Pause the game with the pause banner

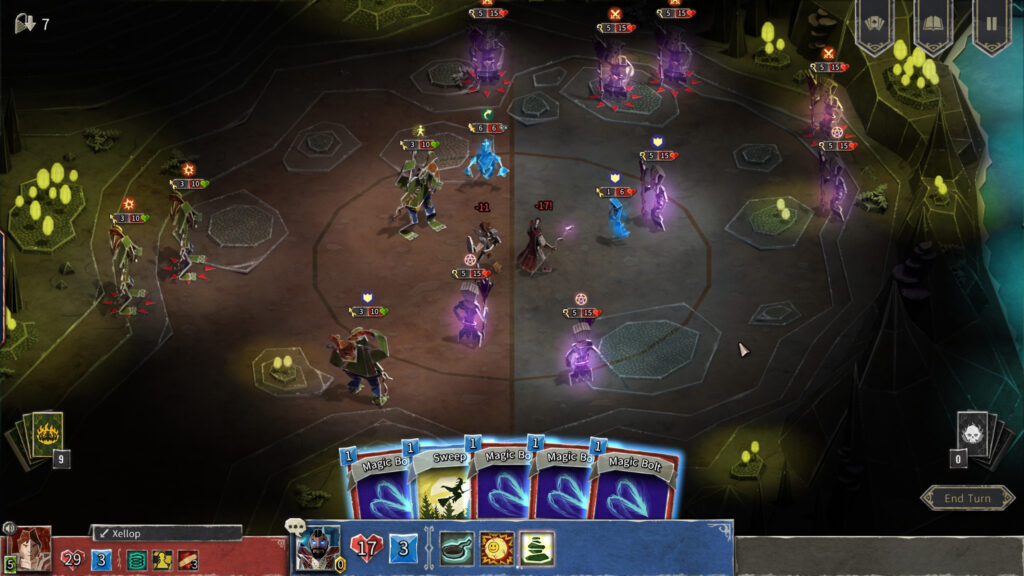(991, 24)
